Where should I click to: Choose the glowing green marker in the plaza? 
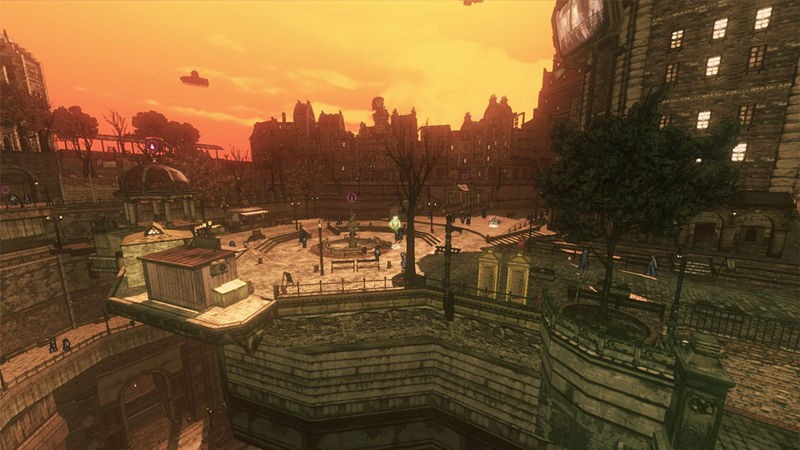[x=395, y=223]
